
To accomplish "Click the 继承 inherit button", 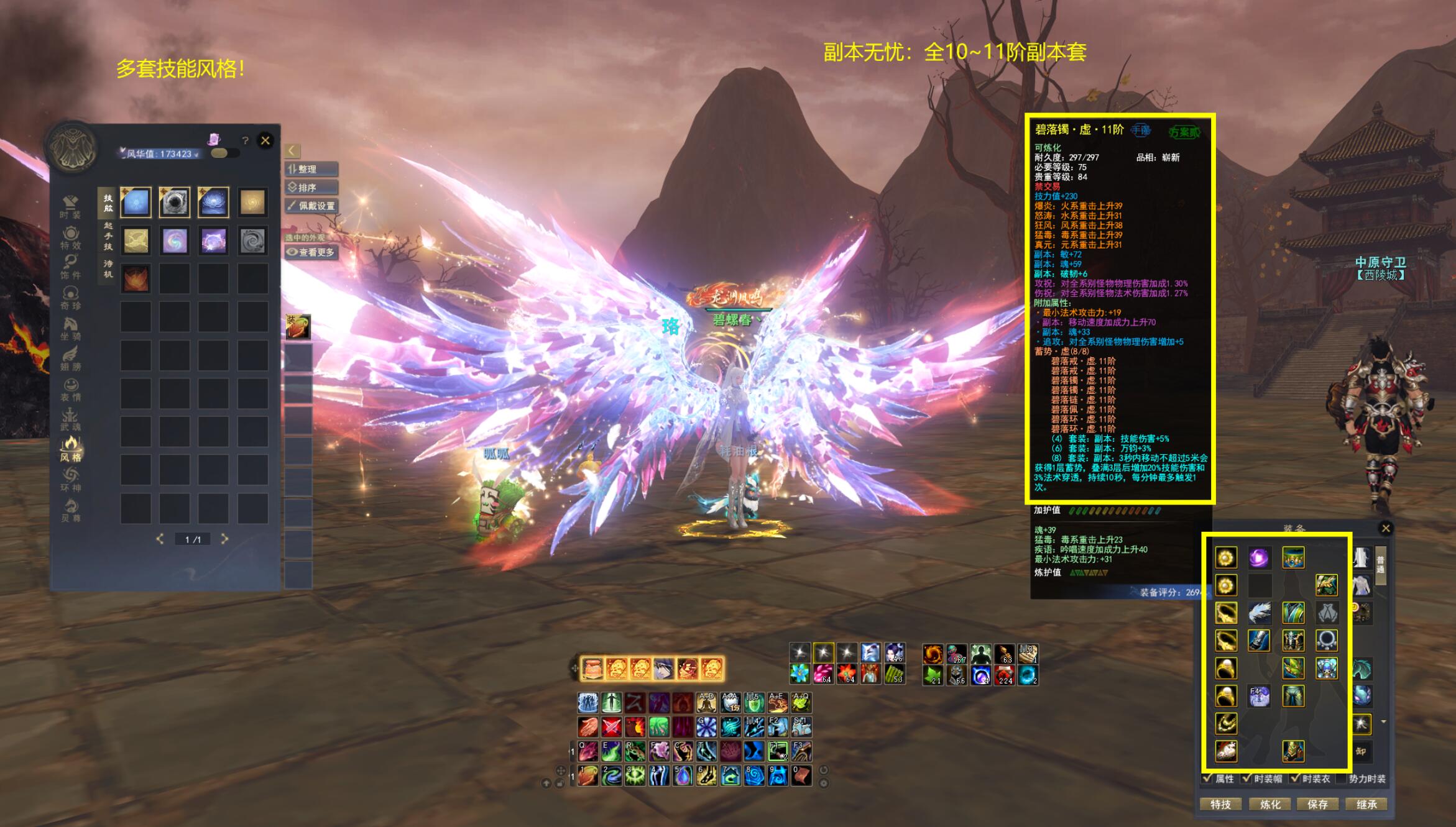I will pos(1366,804).
